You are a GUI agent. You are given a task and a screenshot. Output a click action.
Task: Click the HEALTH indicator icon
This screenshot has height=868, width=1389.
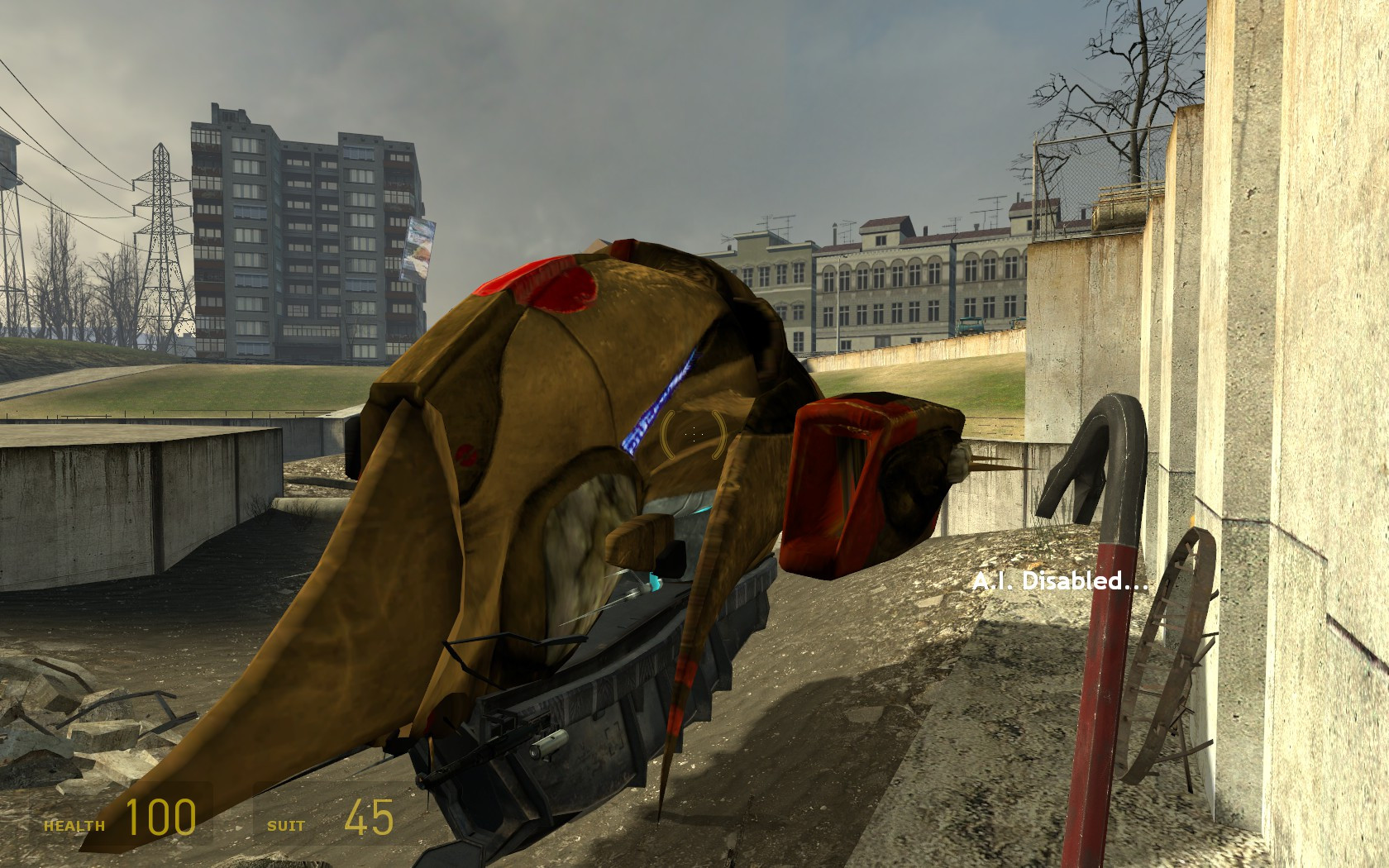[74, 823]
